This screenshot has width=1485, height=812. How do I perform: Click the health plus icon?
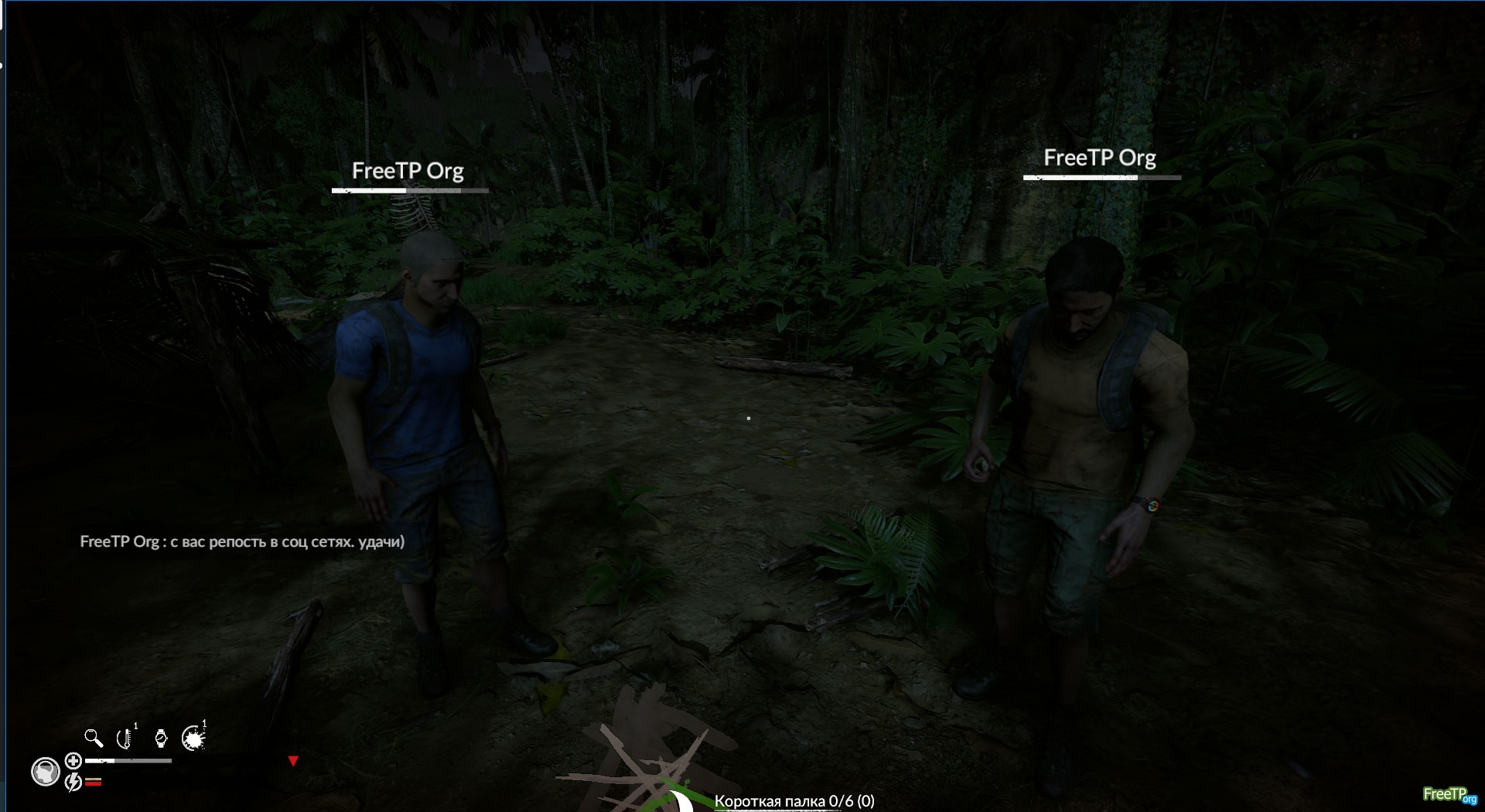[x=73, y=761]
